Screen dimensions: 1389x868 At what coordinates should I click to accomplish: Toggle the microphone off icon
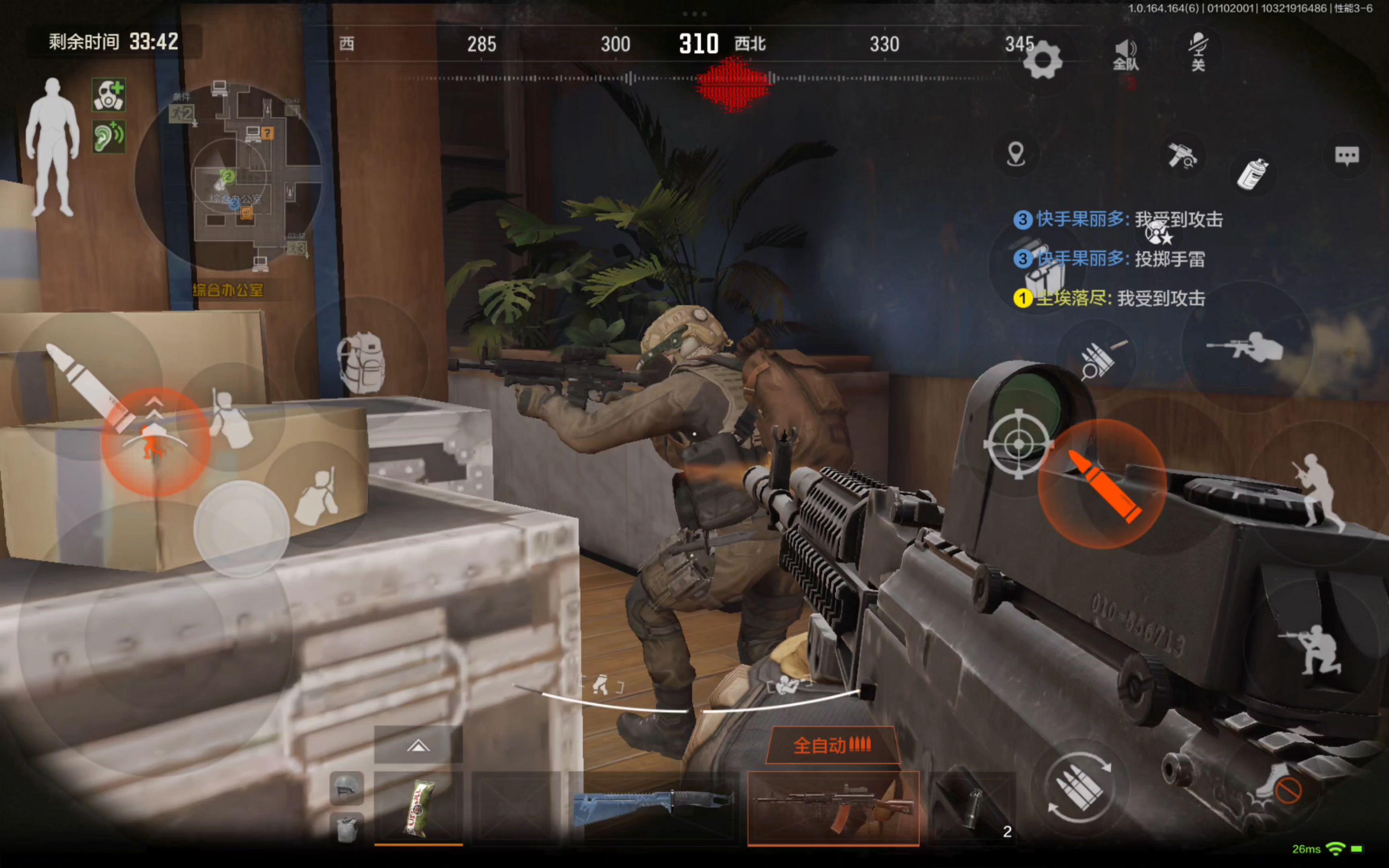(x=1198, y=52)
